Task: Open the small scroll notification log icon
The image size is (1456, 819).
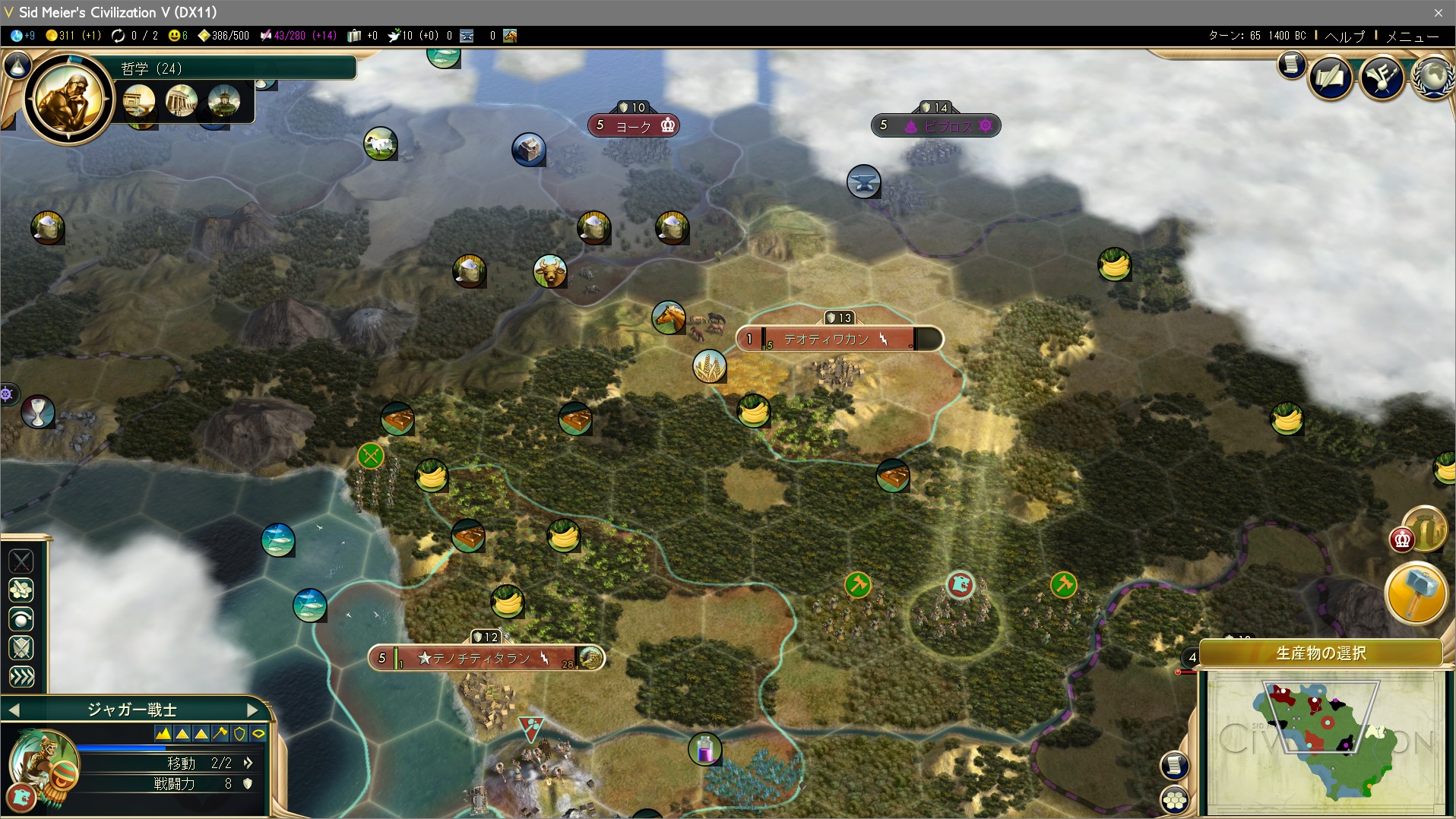Action: click(1290, 64)
